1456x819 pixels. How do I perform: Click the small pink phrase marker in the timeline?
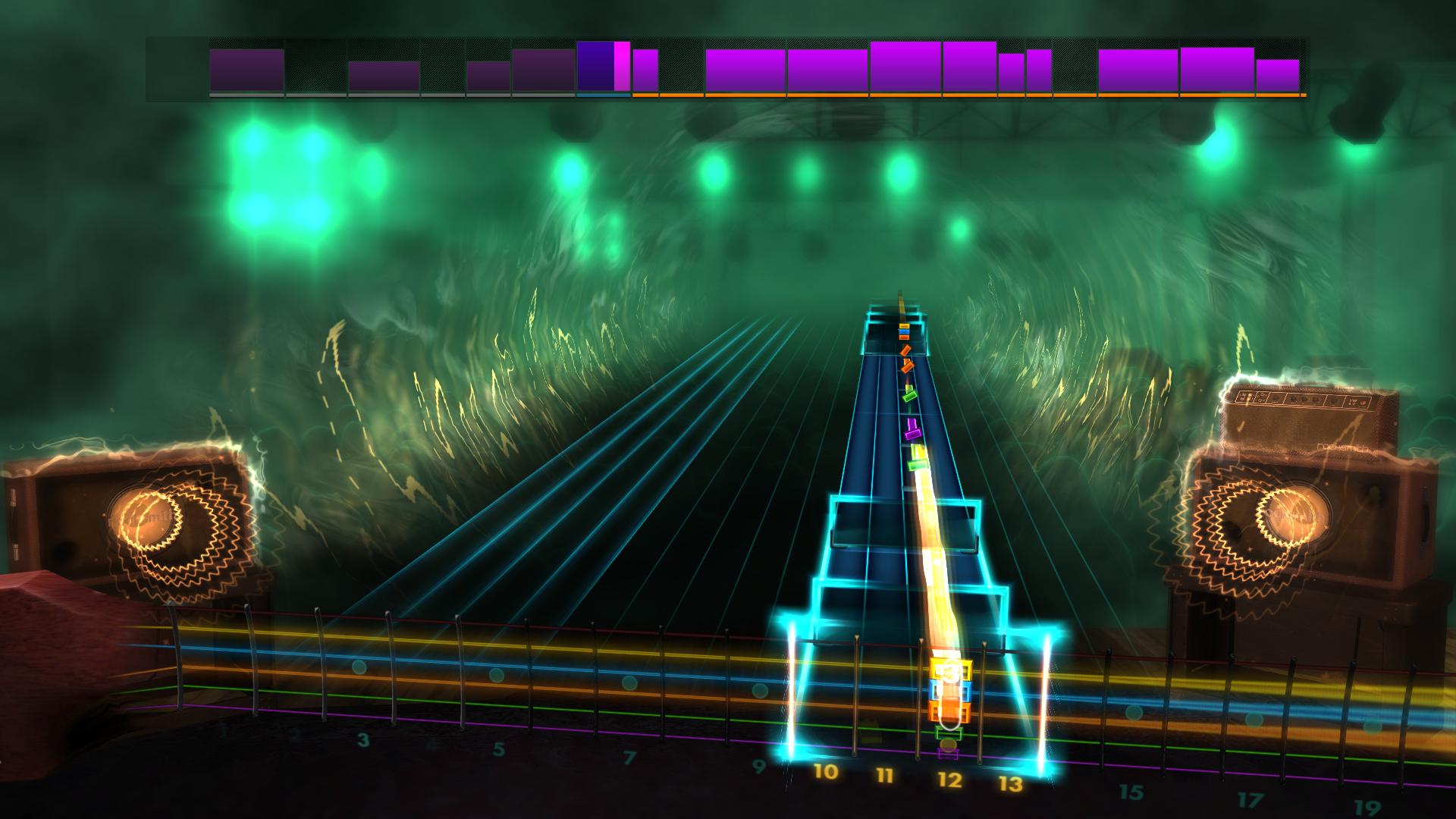622,67
